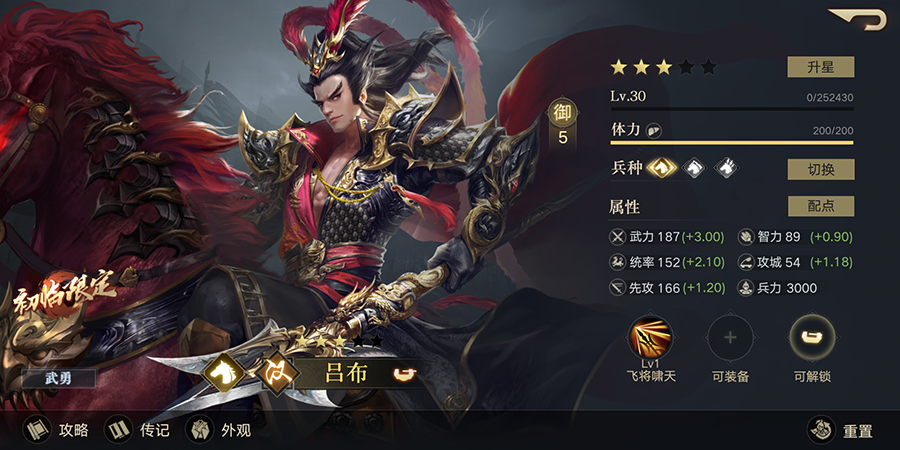Go back using the top-right return arrow
The image size is (900, 450).
point(857,20)
